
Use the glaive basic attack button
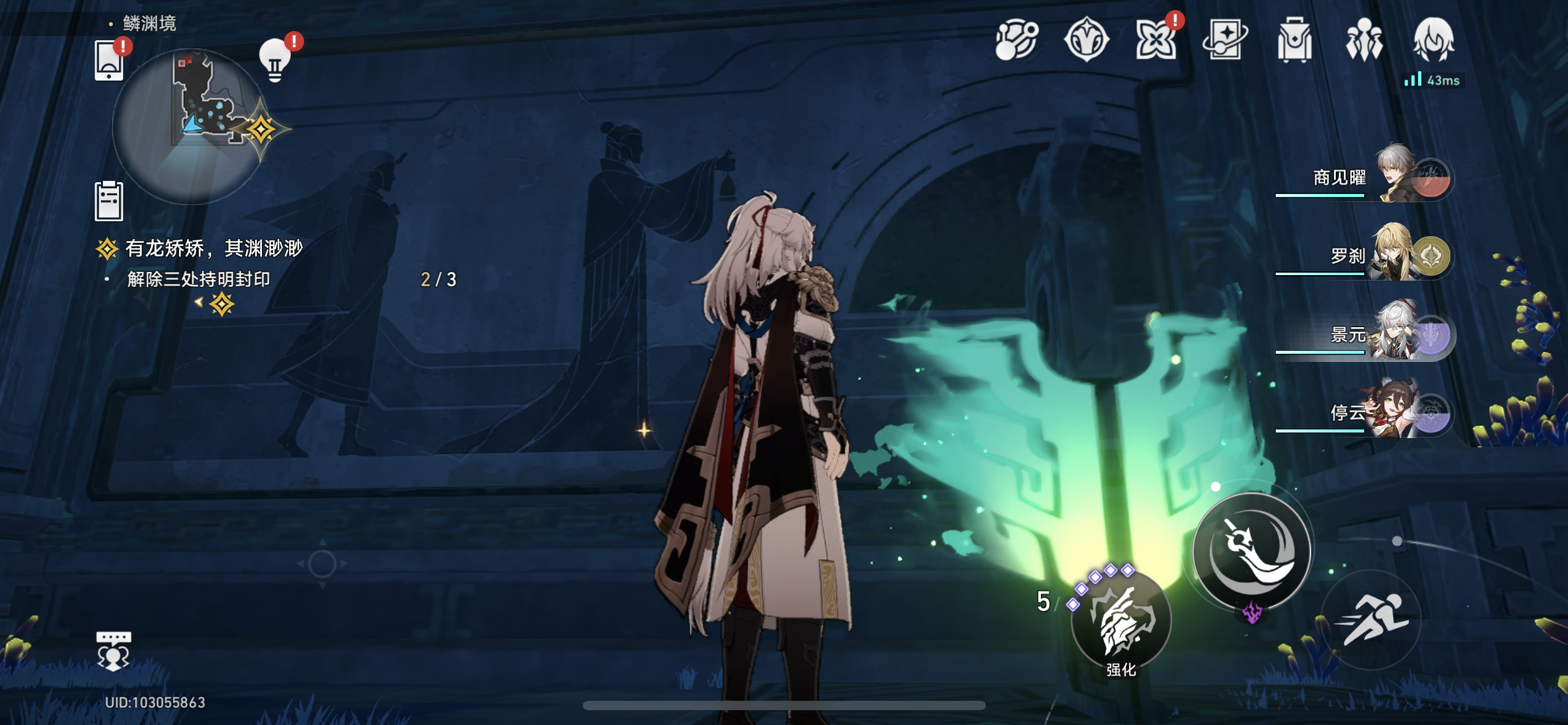[x=1252, y=550]
